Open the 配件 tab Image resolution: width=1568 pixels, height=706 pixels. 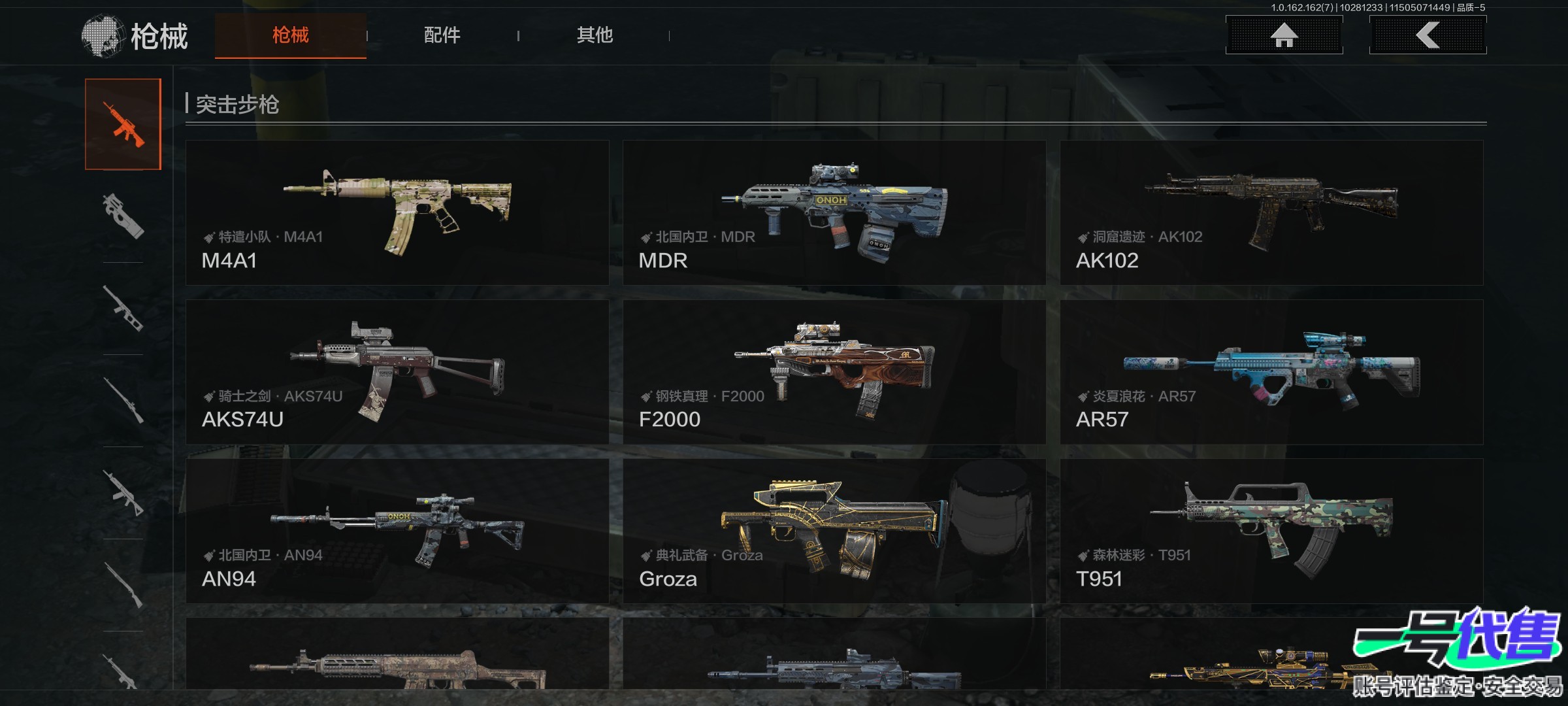[442, 35]
